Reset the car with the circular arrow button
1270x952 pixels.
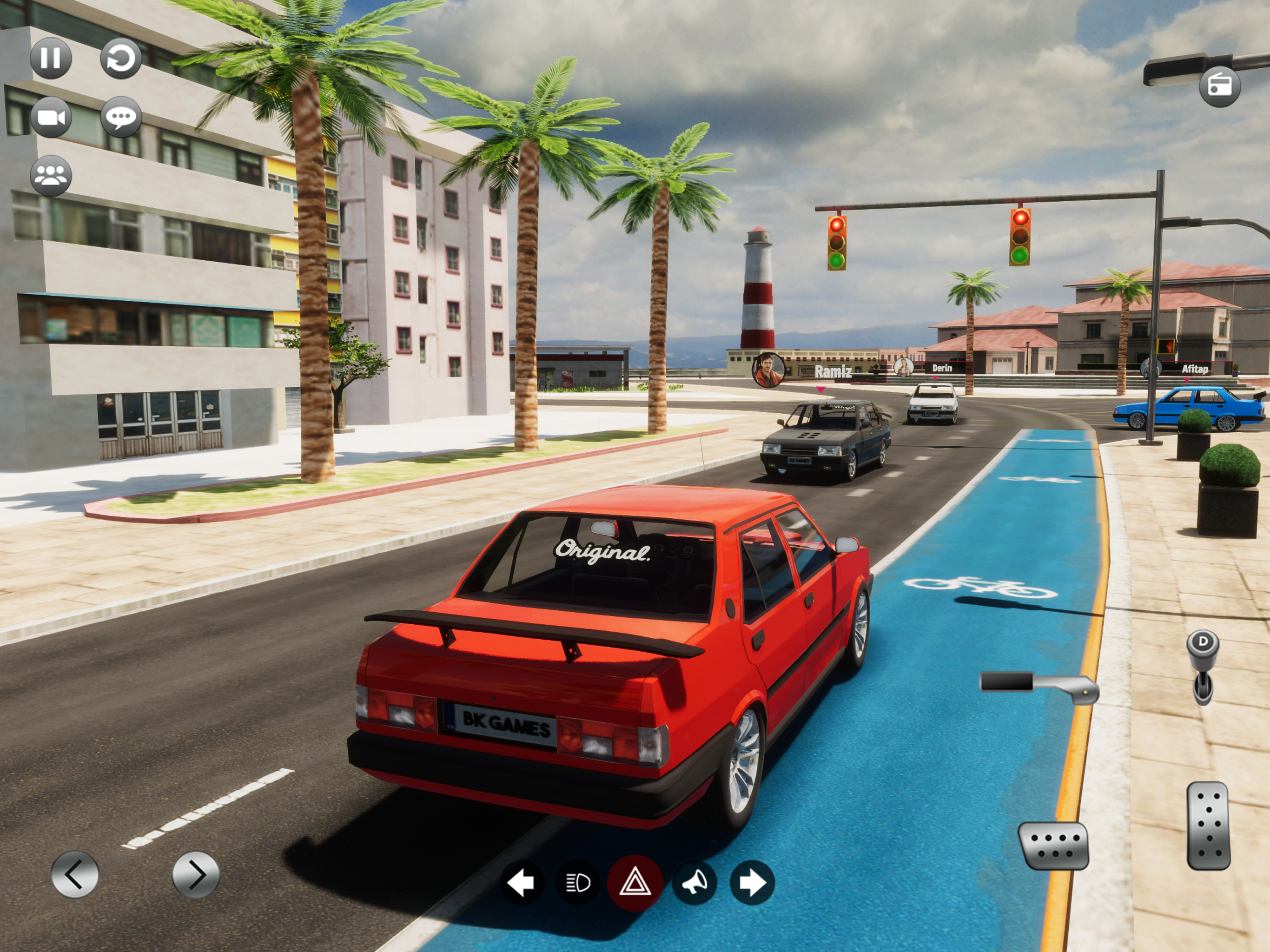120,58
